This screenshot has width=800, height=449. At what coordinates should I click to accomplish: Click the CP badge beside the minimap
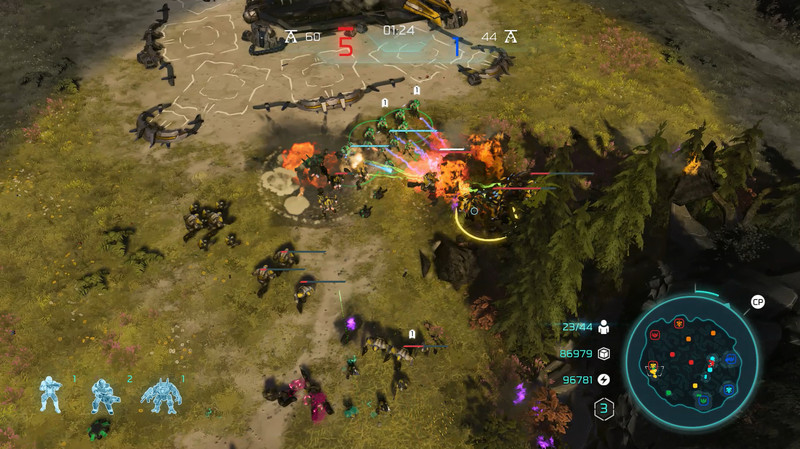coord(757,302)
